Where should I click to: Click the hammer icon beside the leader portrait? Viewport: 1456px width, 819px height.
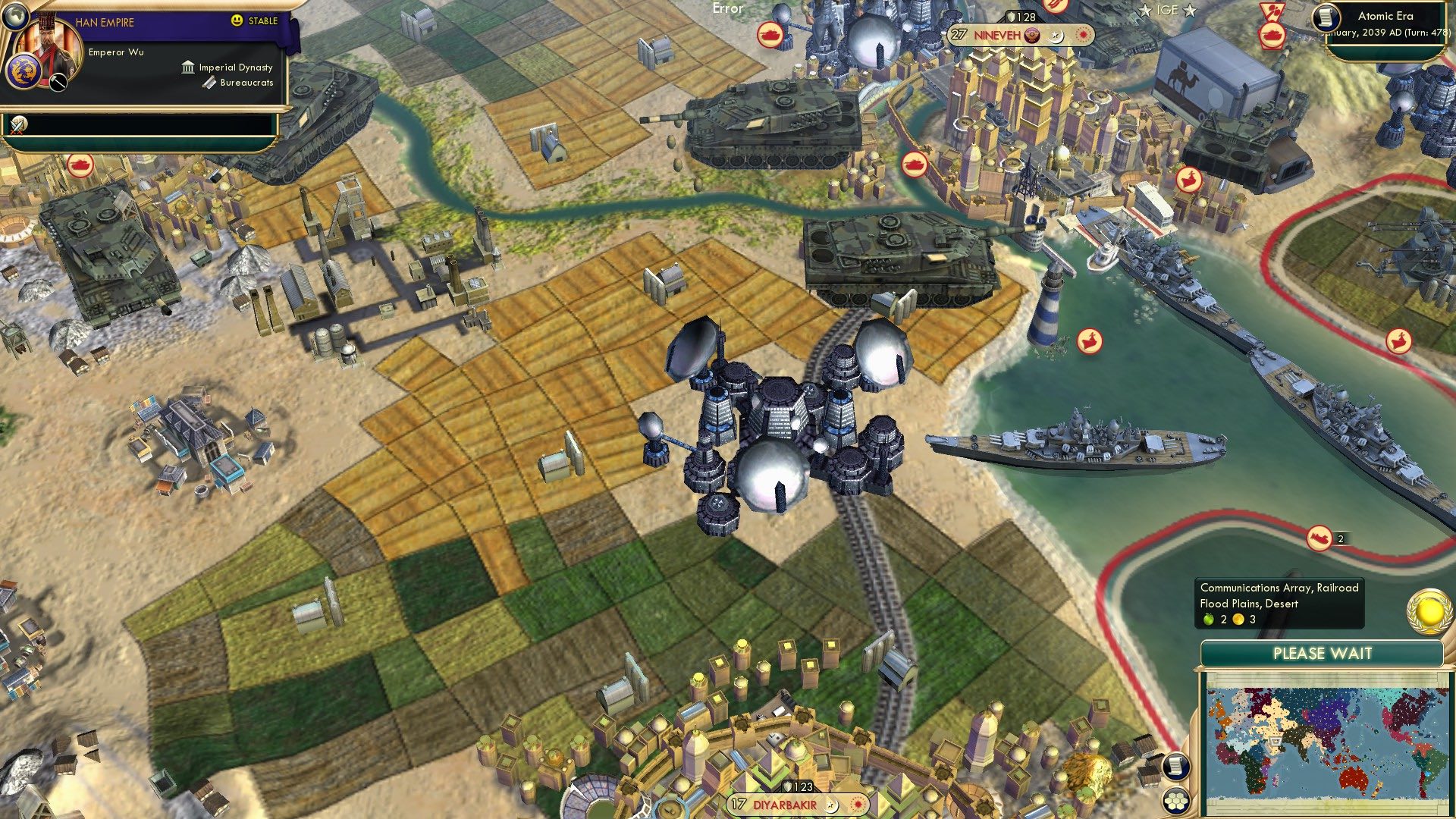pos(58,82)
